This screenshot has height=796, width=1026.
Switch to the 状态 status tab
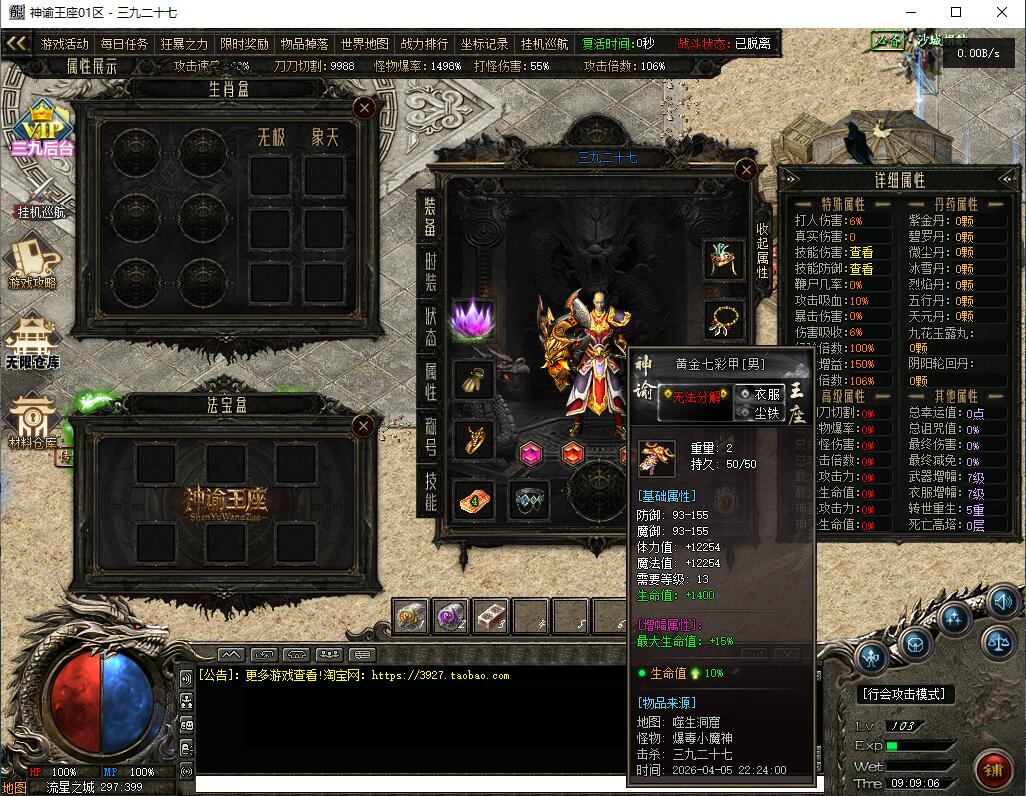coord(430,327)
